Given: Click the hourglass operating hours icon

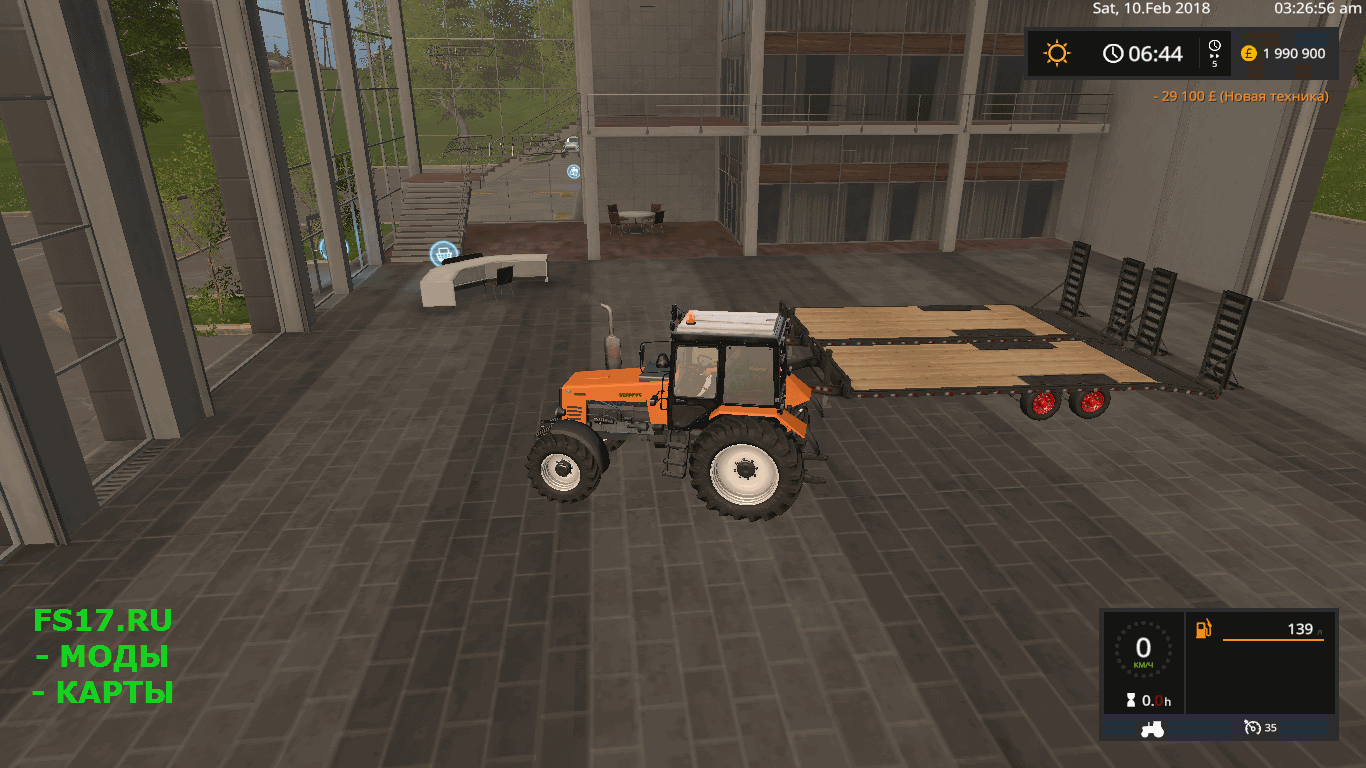Looking at the screenshot, I should click(1131, 701).
